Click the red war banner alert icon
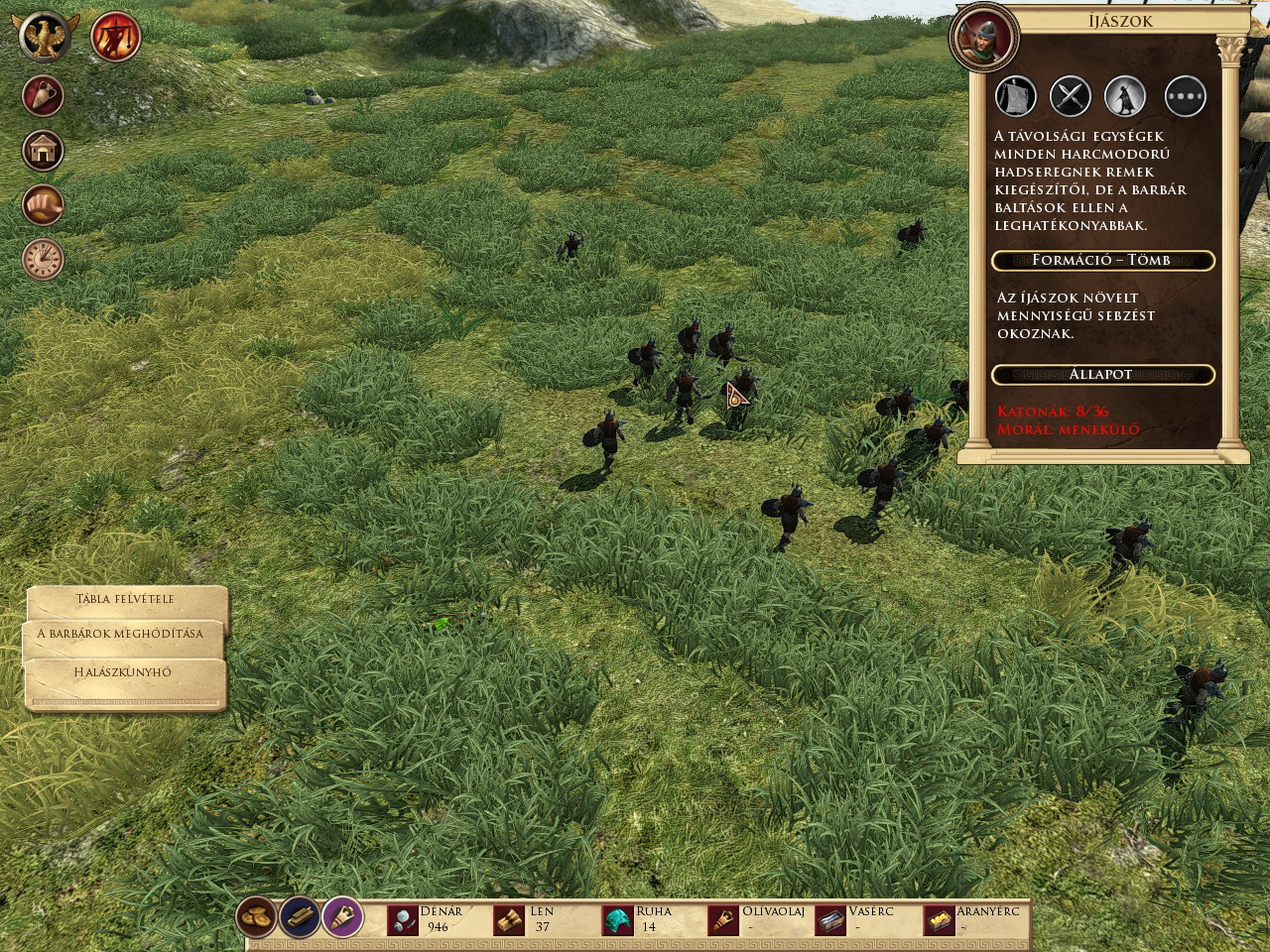 coord(115,37)
